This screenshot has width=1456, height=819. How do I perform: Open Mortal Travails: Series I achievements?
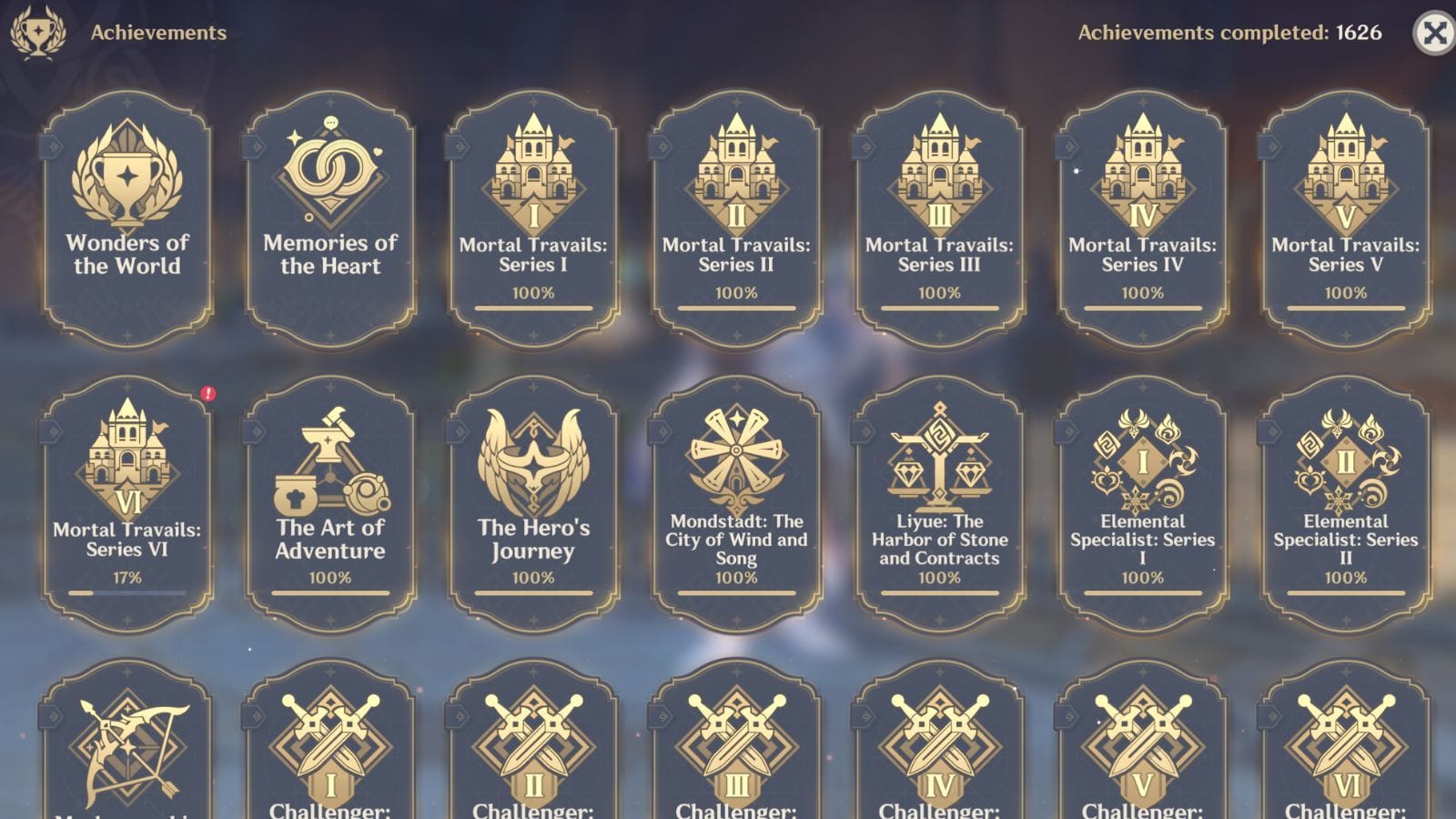(x=533, y=218)
